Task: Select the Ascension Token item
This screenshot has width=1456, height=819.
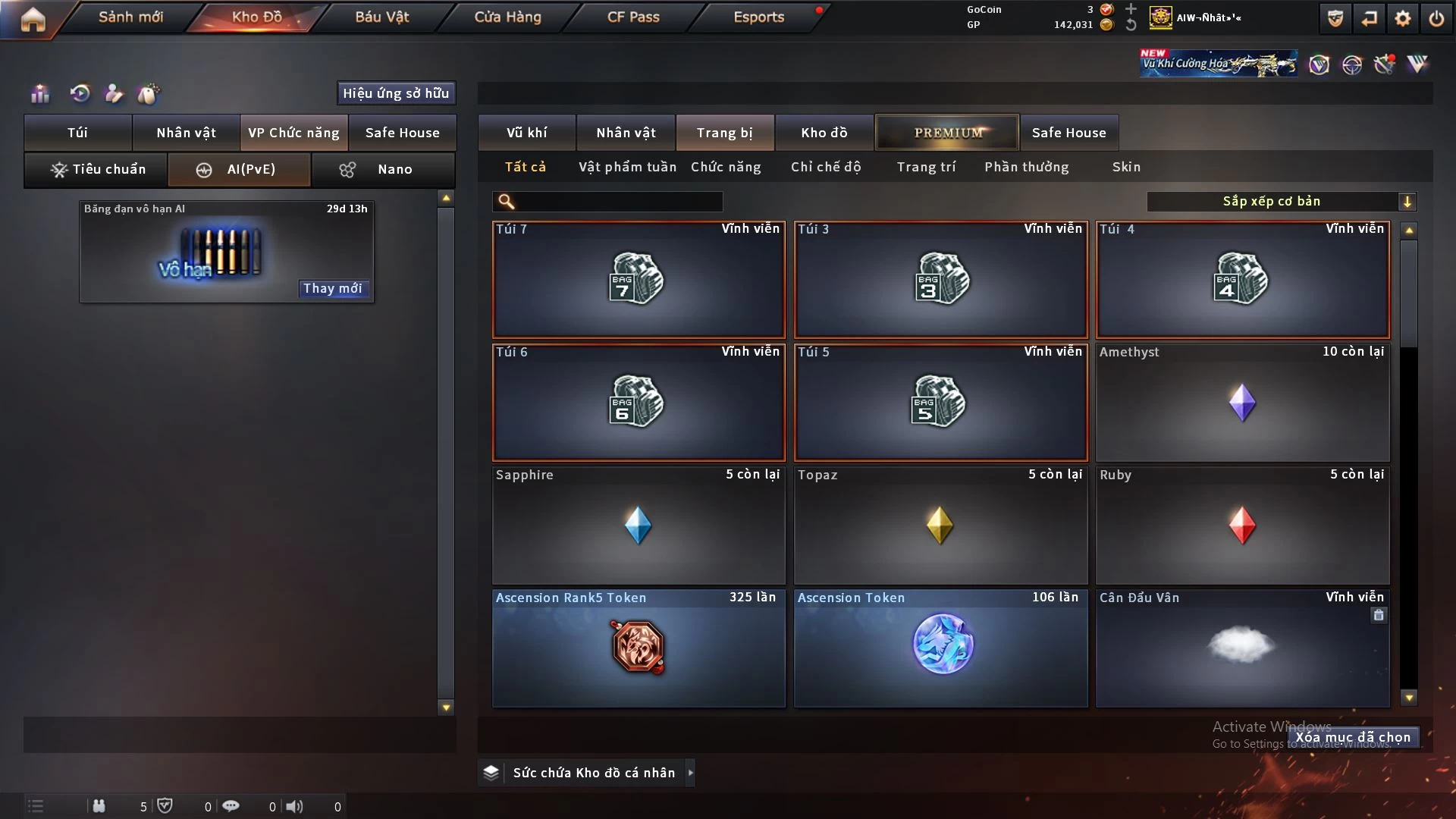Action: click(940, 648)
